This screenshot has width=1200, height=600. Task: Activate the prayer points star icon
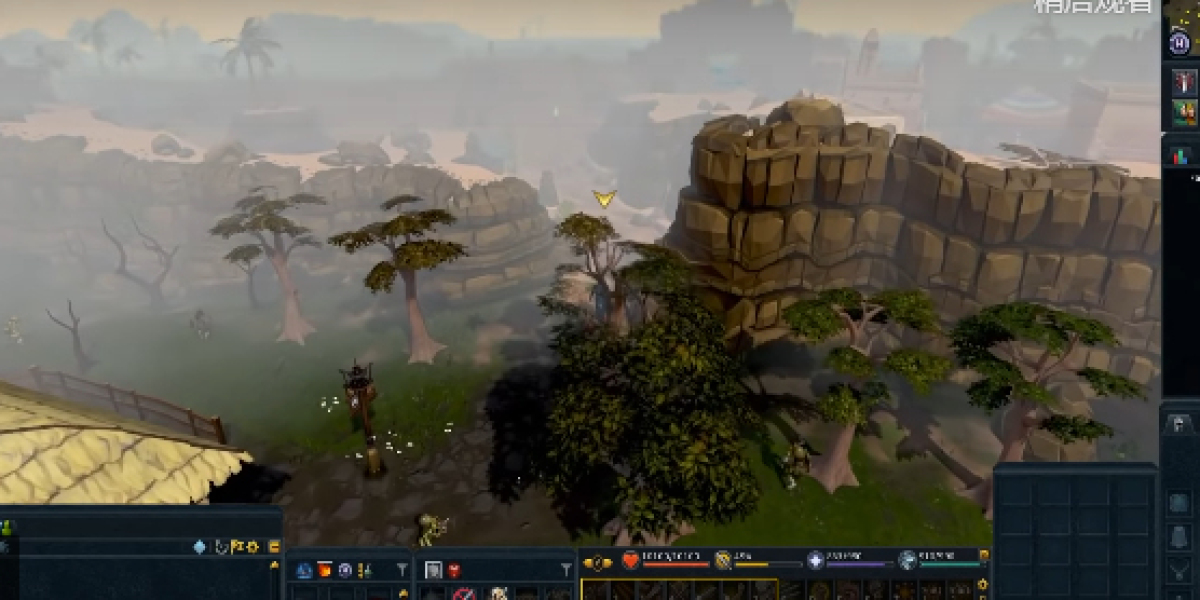[x=815, y=560]
